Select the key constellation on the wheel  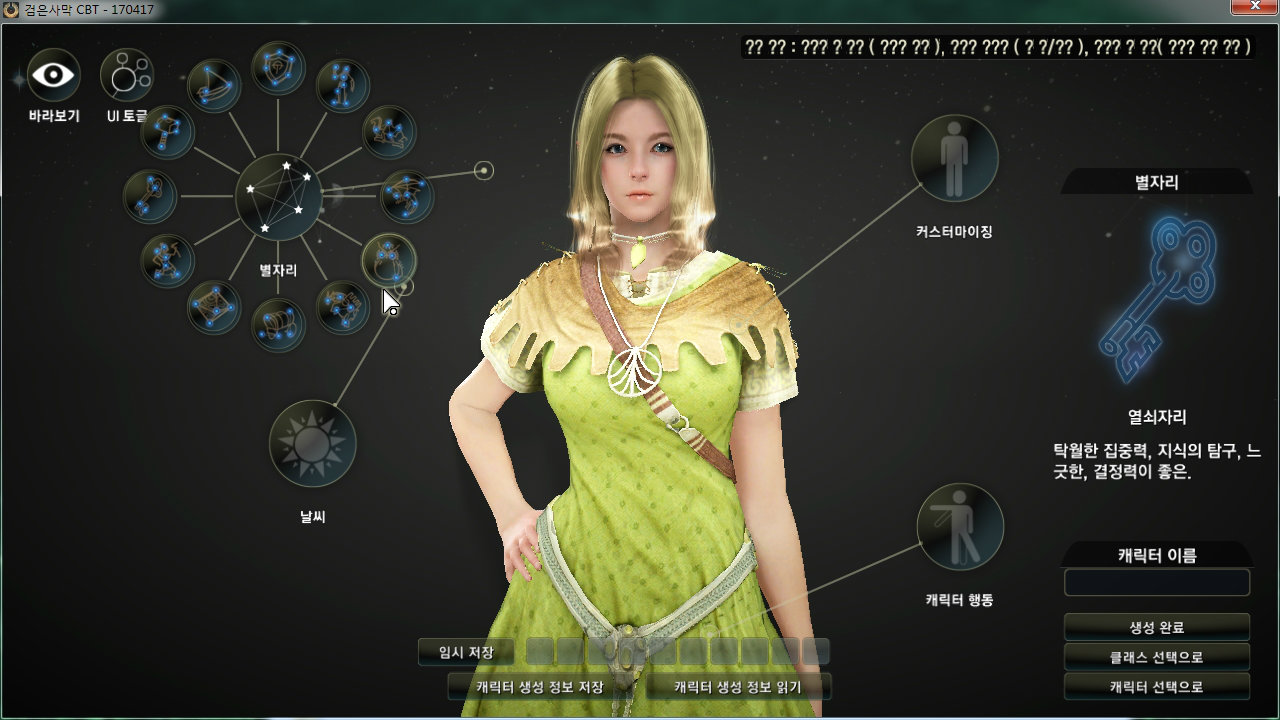(150, 195)
